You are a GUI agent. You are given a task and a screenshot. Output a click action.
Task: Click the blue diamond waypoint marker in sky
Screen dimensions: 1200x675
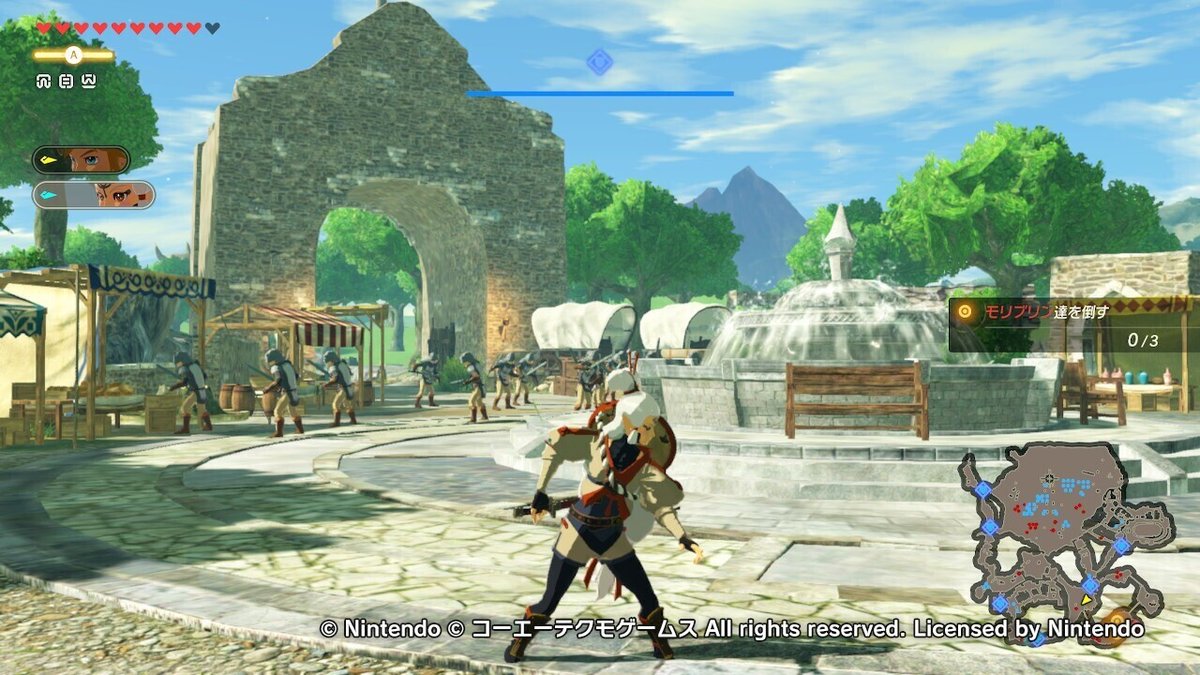coord(599,62)
